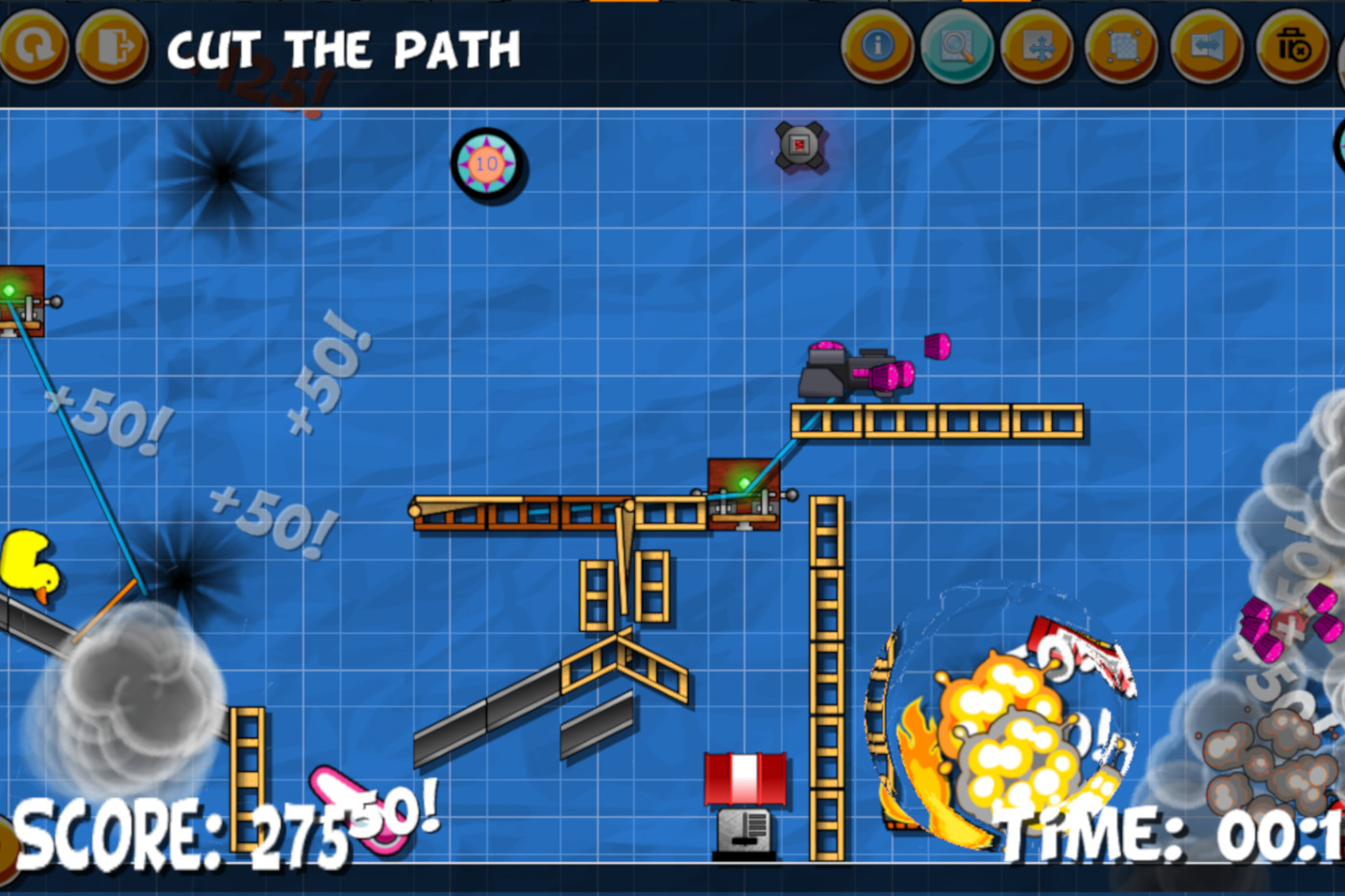
Task: Open the level info button
Action: 879,45
